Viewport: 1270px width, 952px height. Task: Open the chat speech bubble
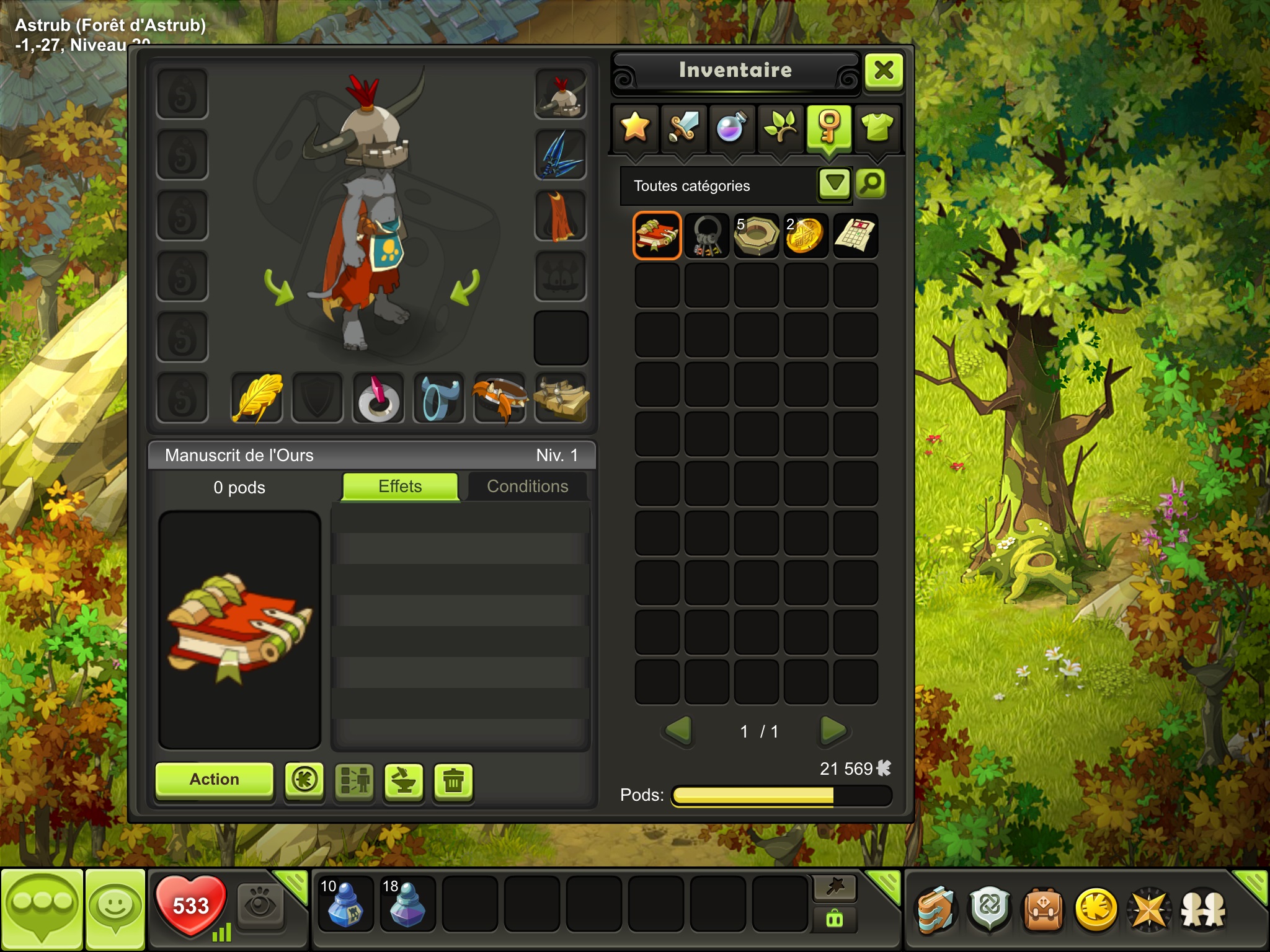42,909
